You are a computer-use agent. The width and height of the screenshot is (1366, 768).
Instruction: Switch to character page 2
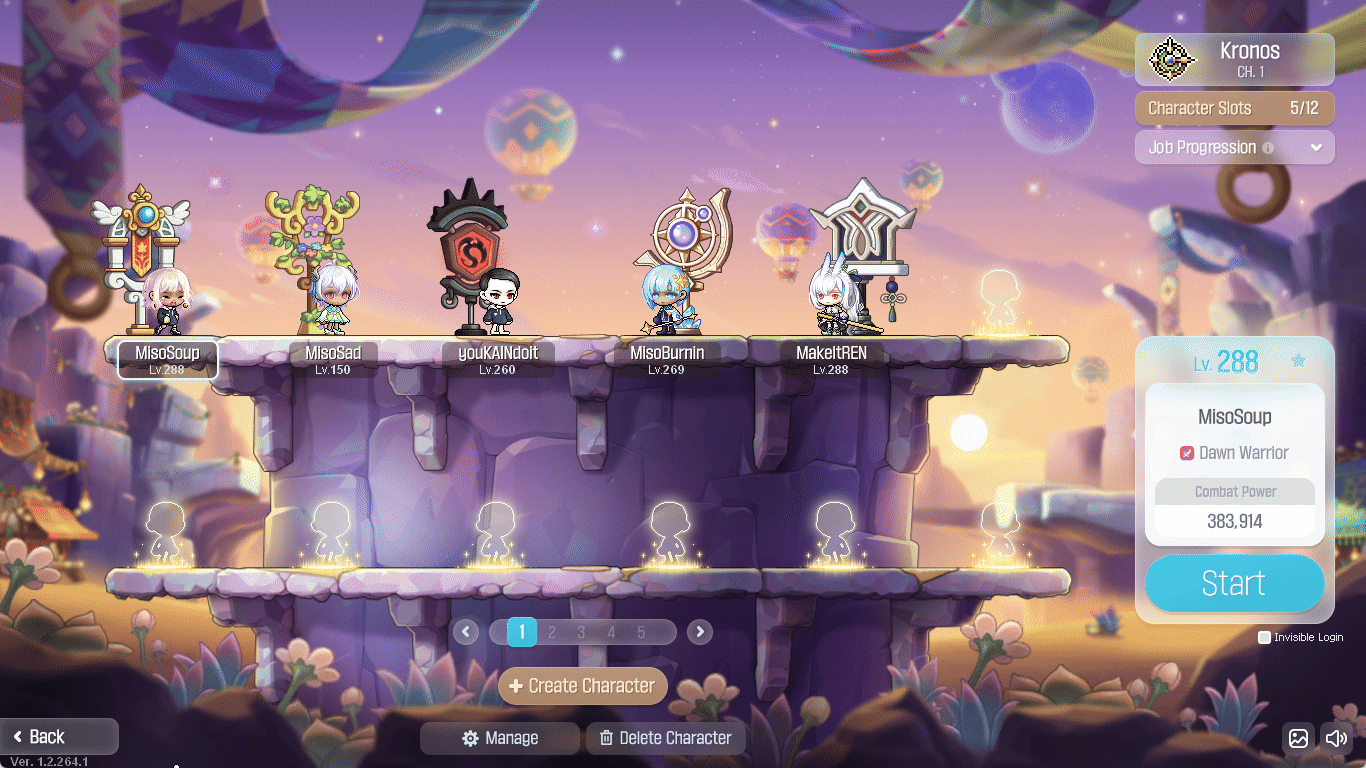click(551, 632)
